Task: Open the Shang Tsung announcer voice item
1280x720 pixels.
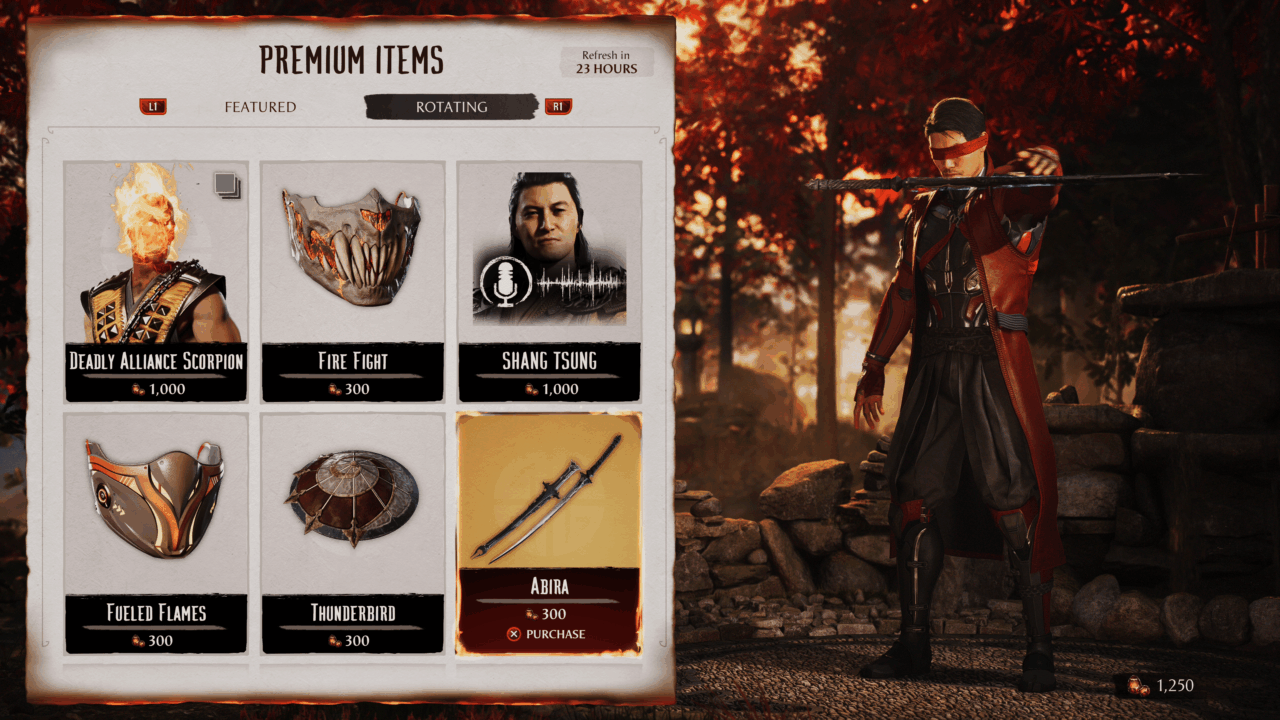Action: coord(549,280)
